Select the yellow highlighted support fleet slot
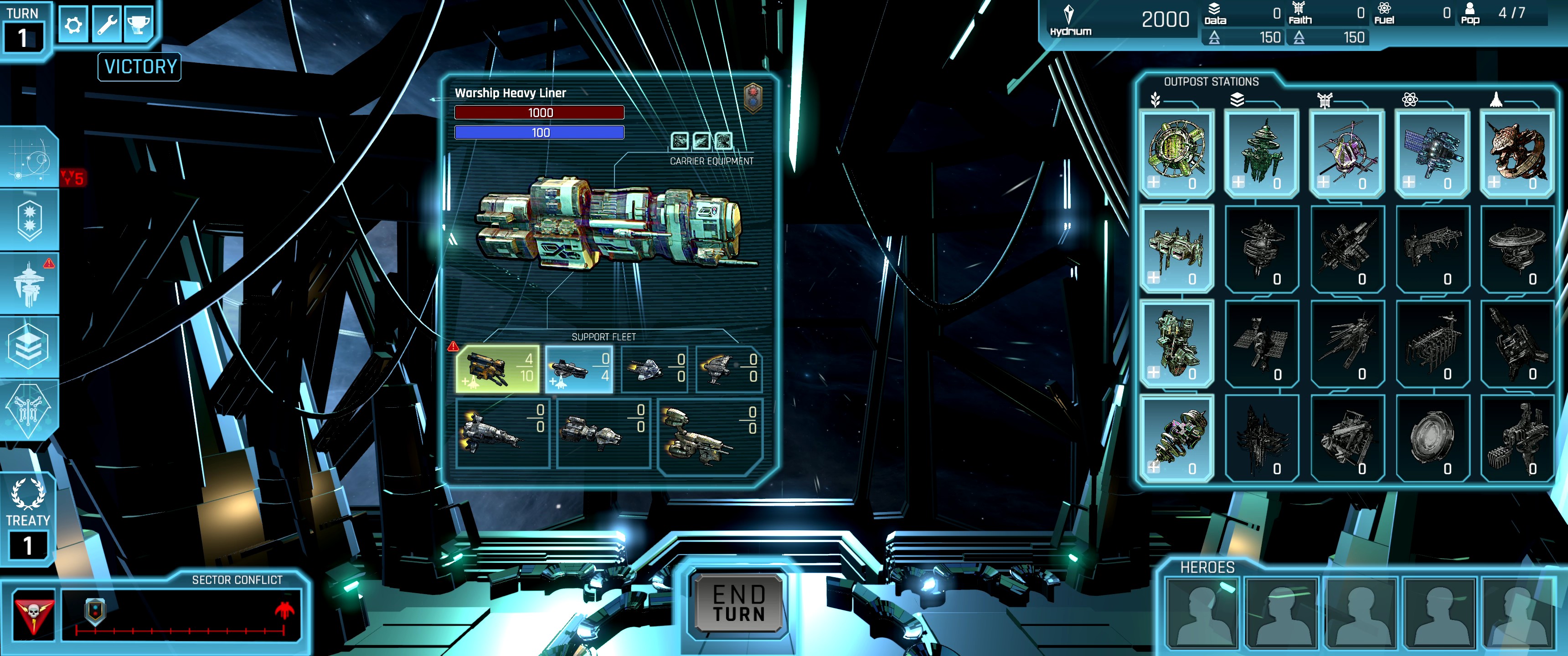Viewport: 1568px width, 656px height. click(x=497, y=368)
